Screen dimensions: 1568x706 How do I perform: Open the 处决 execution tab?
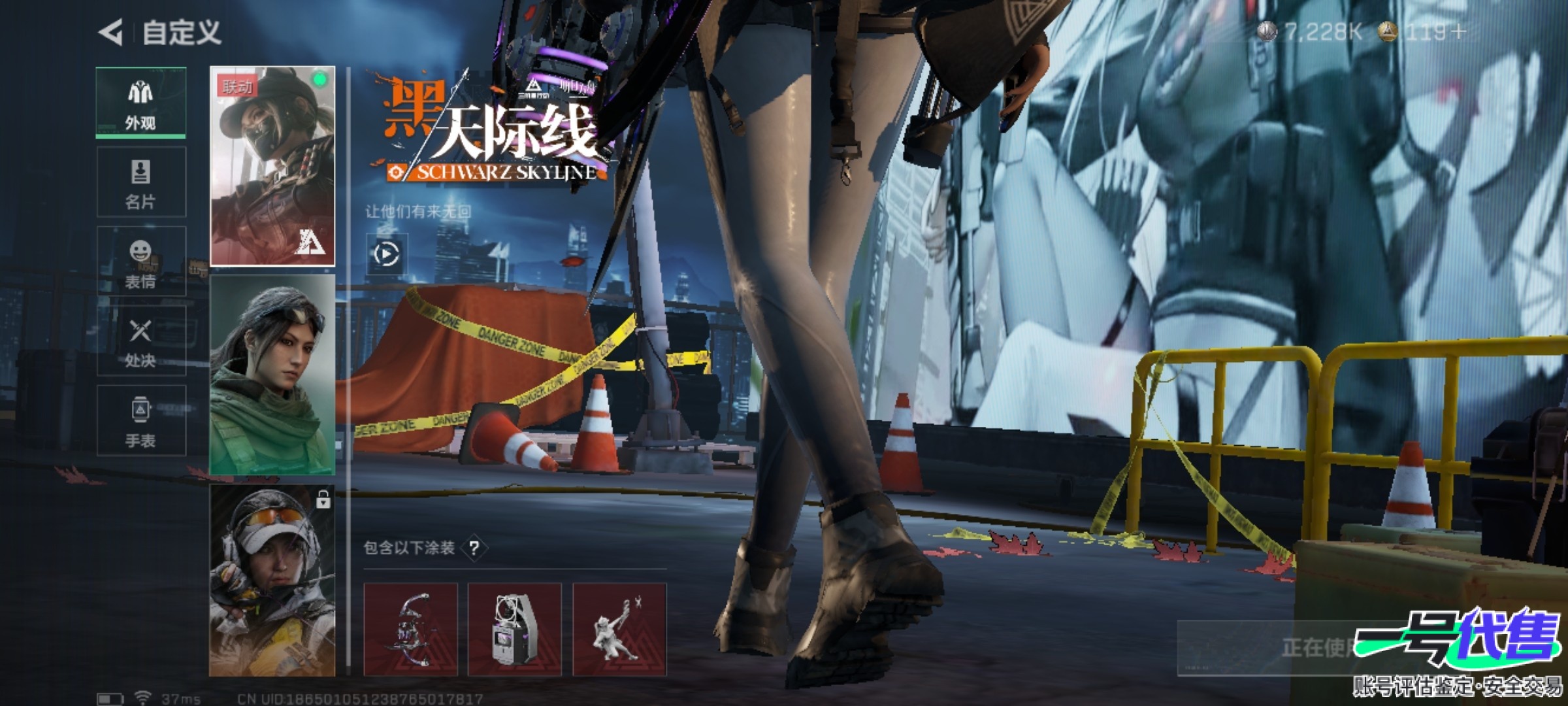[x=141, y=342]
